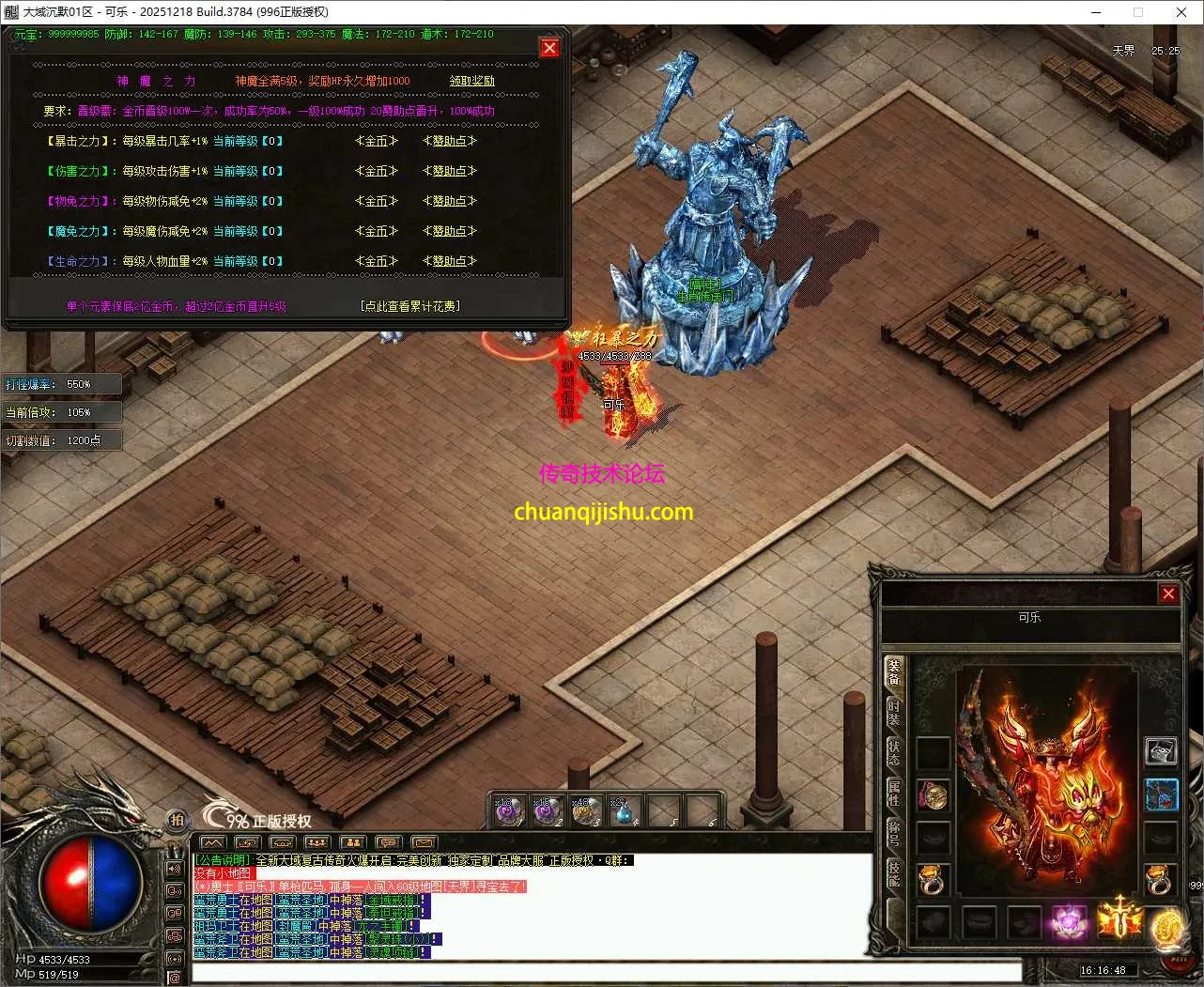Show the 属性 attributes tab

(893, 794)
